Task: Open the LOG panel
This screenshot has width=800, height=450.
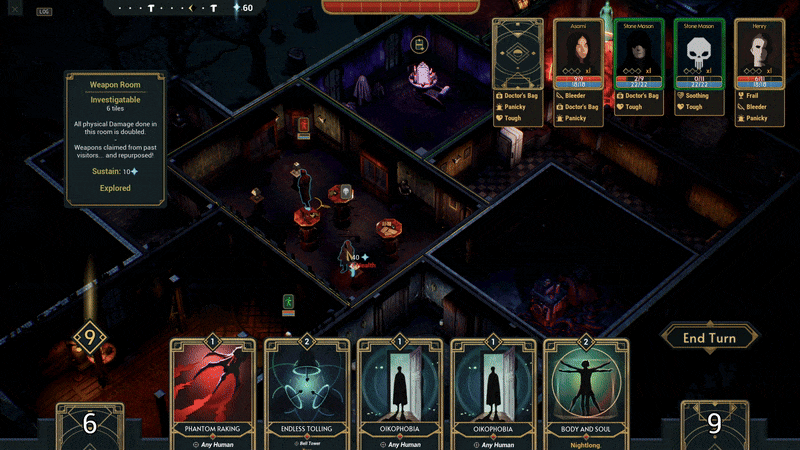Action: (x=44, y=12)
